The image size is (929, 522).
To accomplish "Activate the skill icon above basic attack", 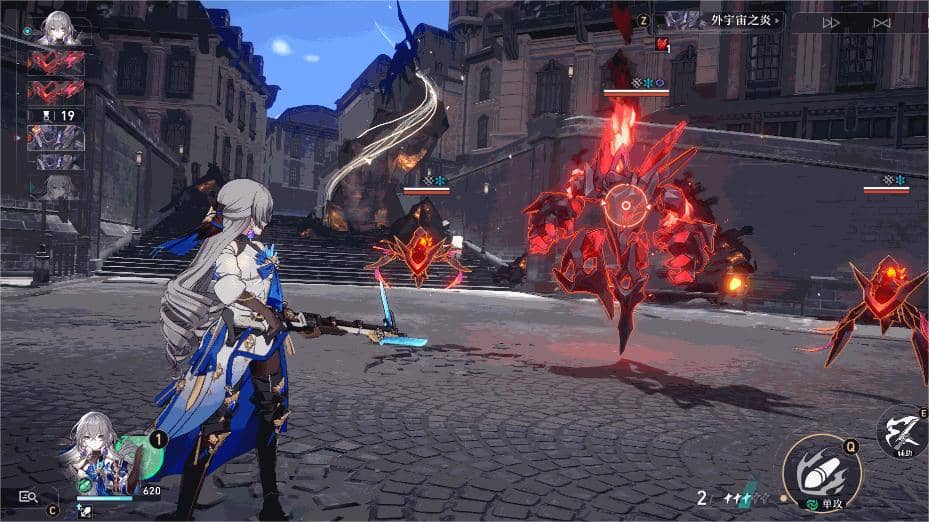I will 902,432.
